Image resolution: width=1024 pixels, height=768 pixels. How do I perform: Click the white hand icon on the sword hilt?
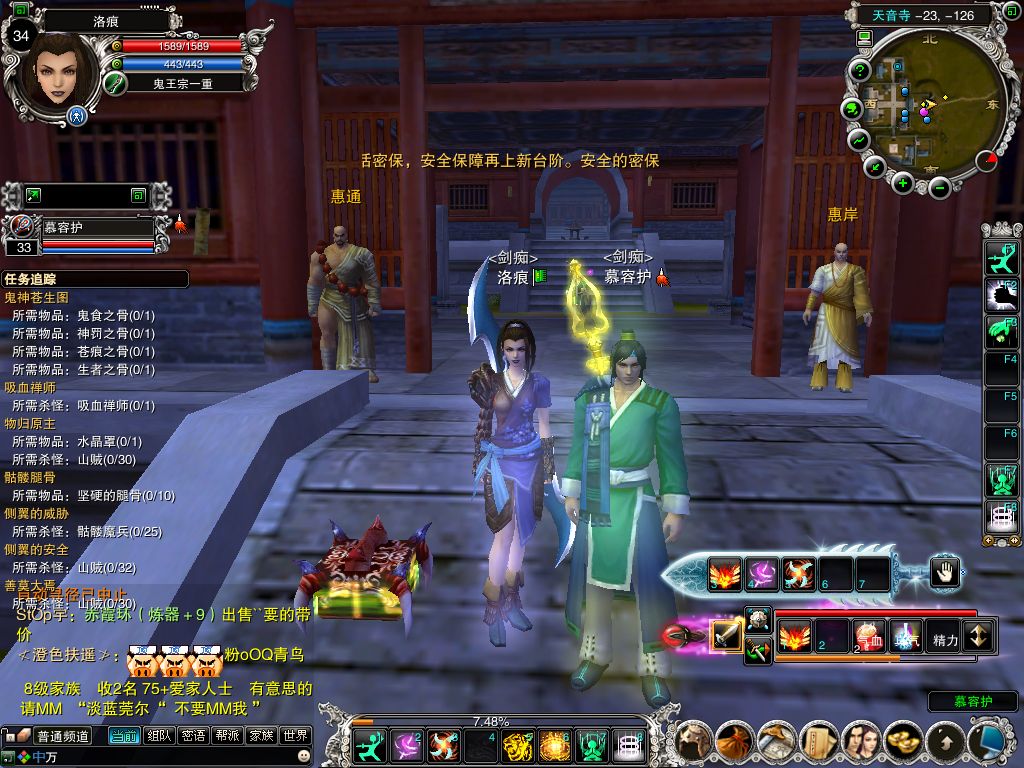944,572
